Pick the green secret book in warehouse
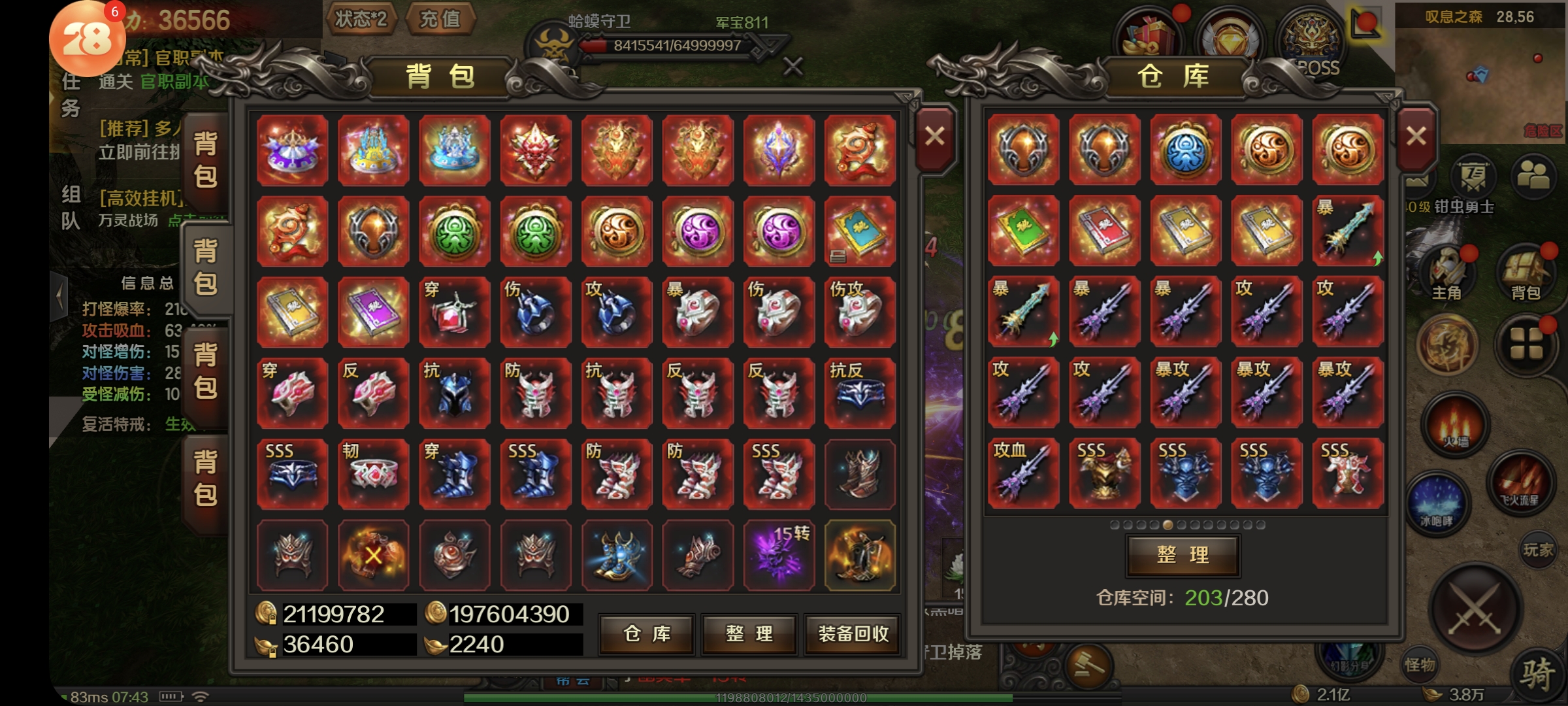 point(1023,231)
